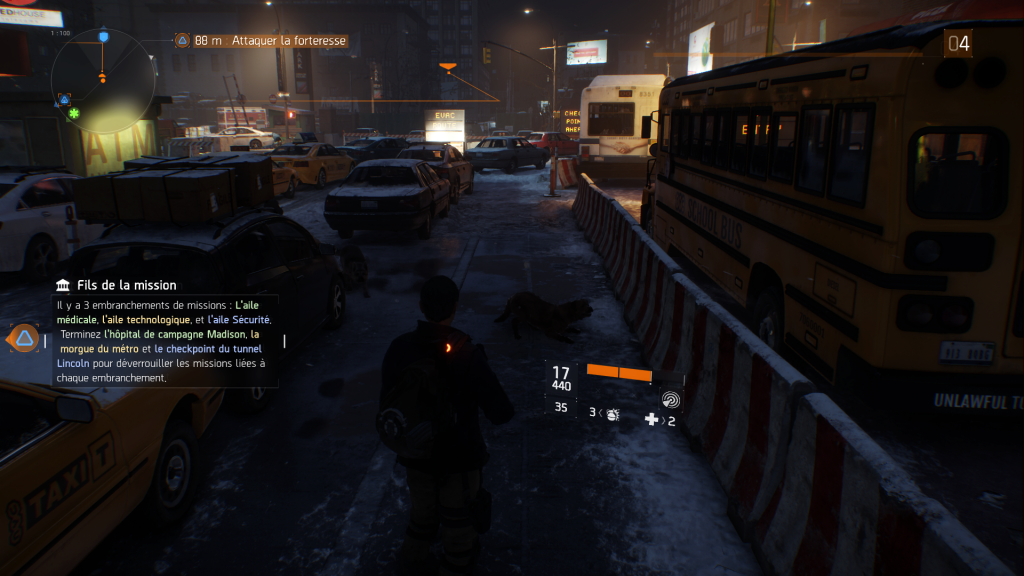This screenshot has height=576, width=1024.
Task: Click the blue shield marker atop the minimap
Action: (x=102, y=36)
